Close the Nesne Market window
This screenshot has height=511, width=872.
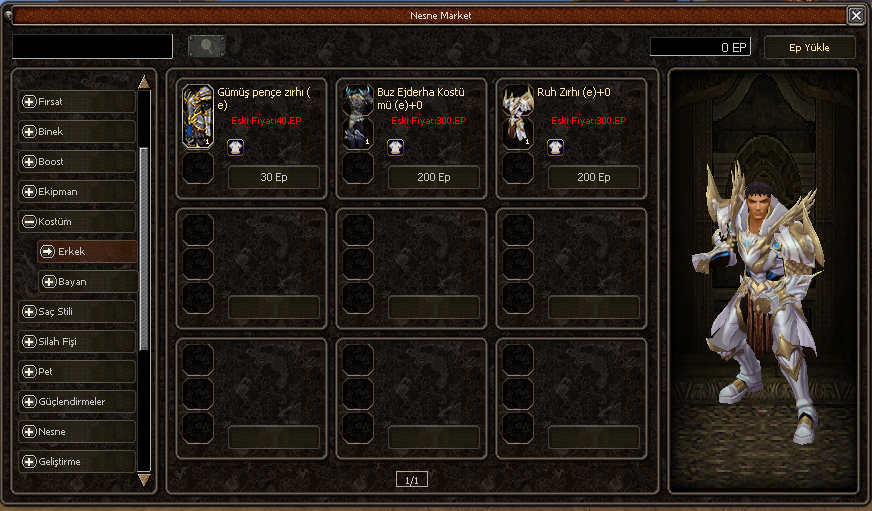click(856, 15)
